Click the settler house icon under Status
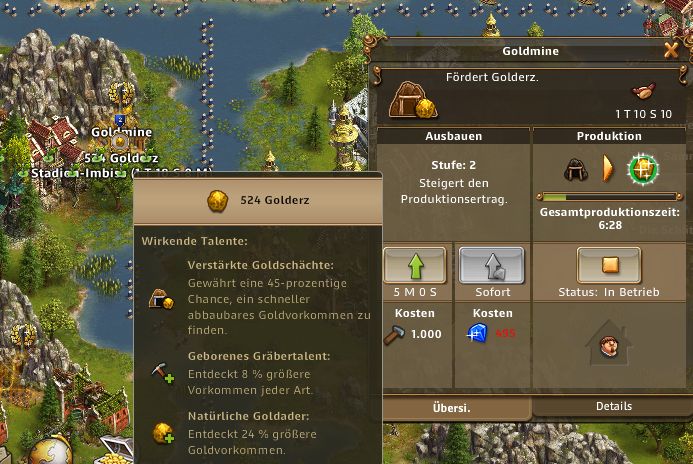Image resolution: width=693 pixels, height=464 pixels. point(609,346)
